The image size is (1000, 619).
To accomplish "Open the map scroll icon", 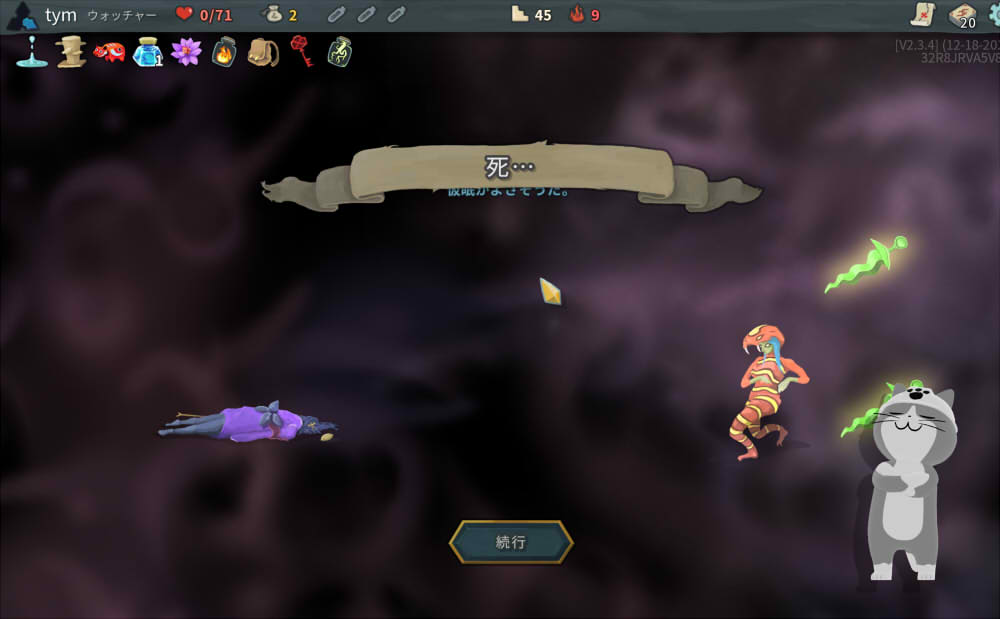I will point(922,14).
